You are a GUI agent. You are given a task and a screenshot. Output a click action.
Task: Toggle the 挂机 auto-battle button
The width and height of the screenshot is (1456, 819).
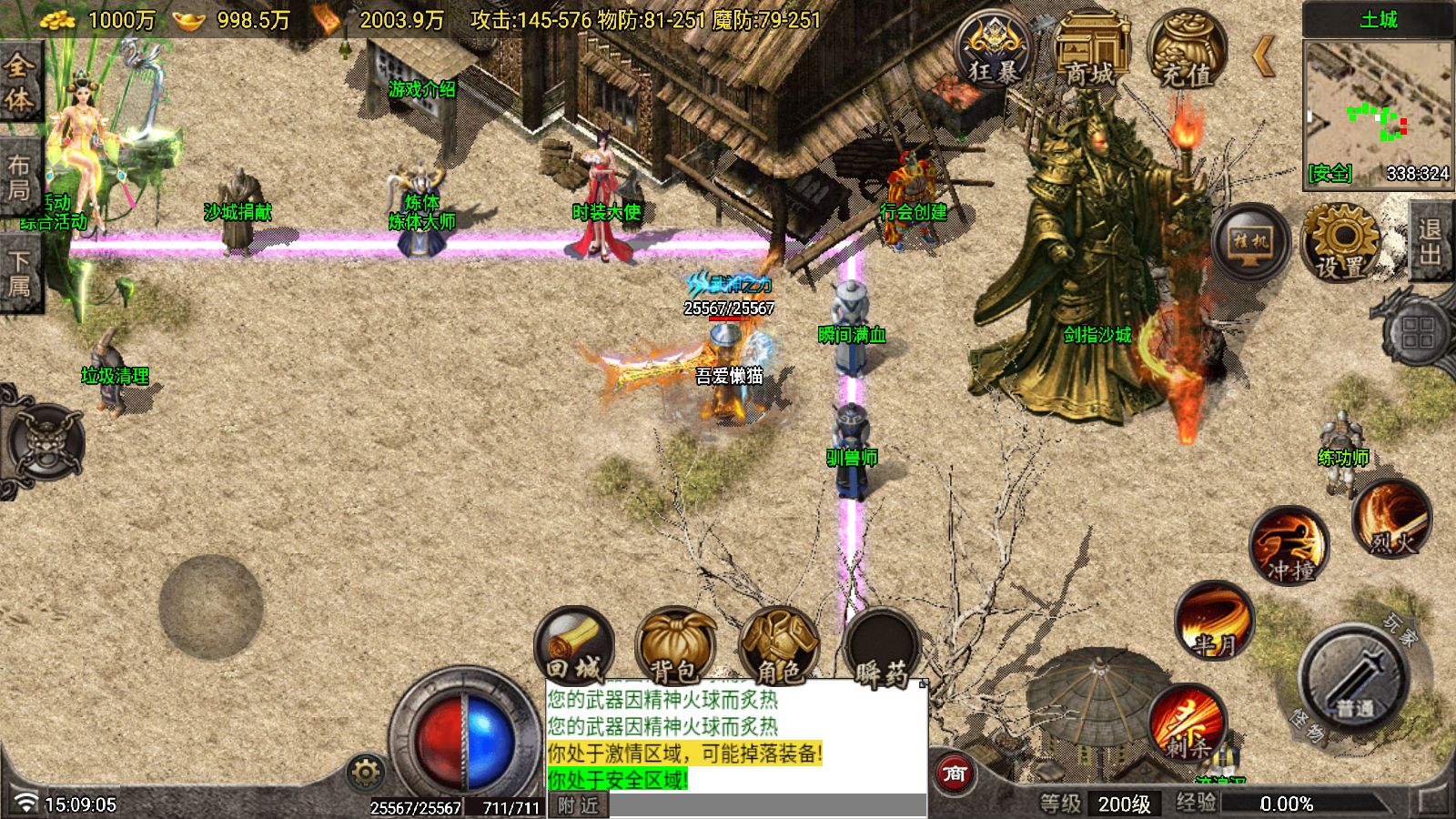pos(1251,242)
